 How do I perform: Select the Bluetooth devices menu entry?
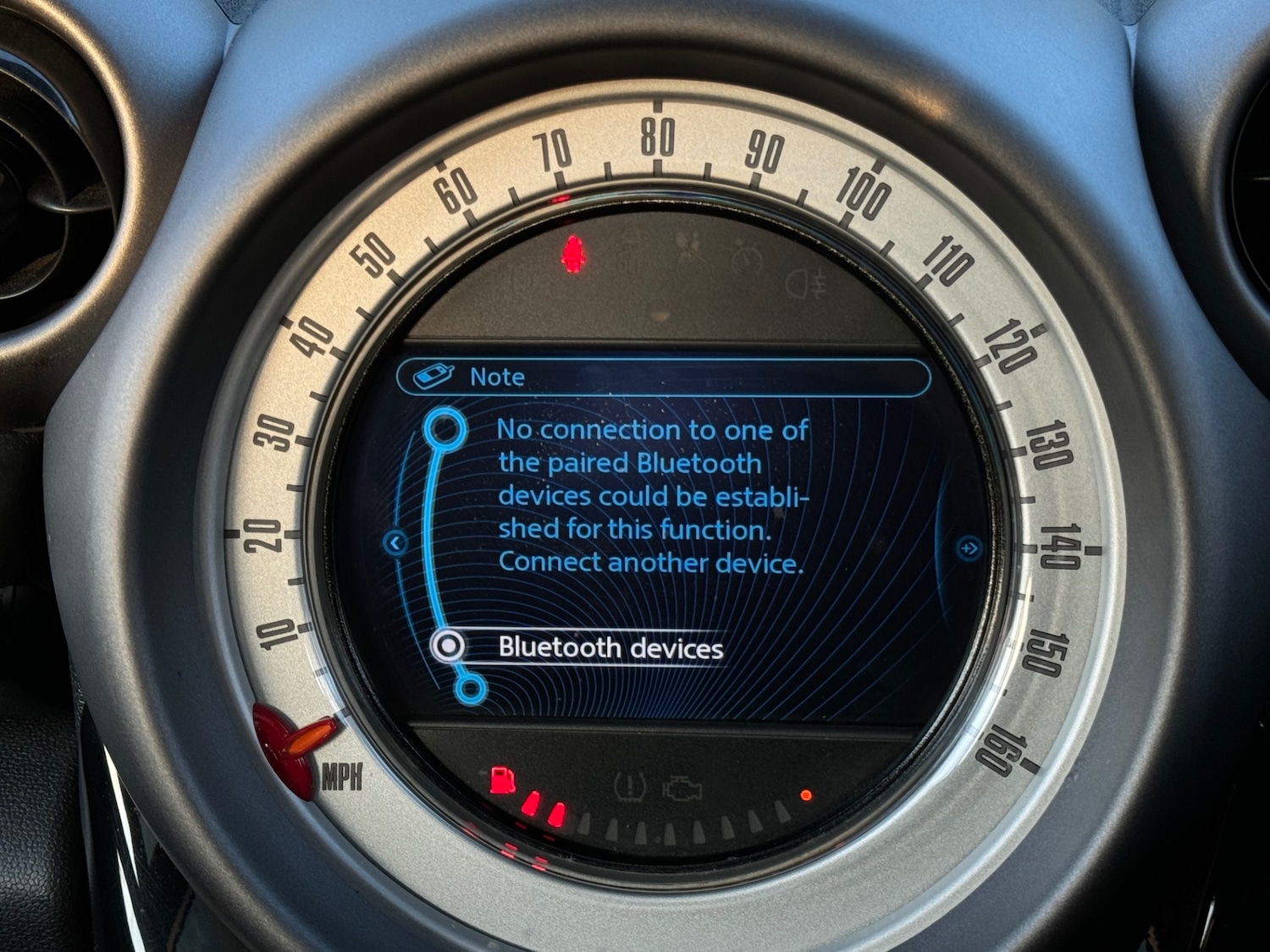pyautogui.click(x=610, y=648)
